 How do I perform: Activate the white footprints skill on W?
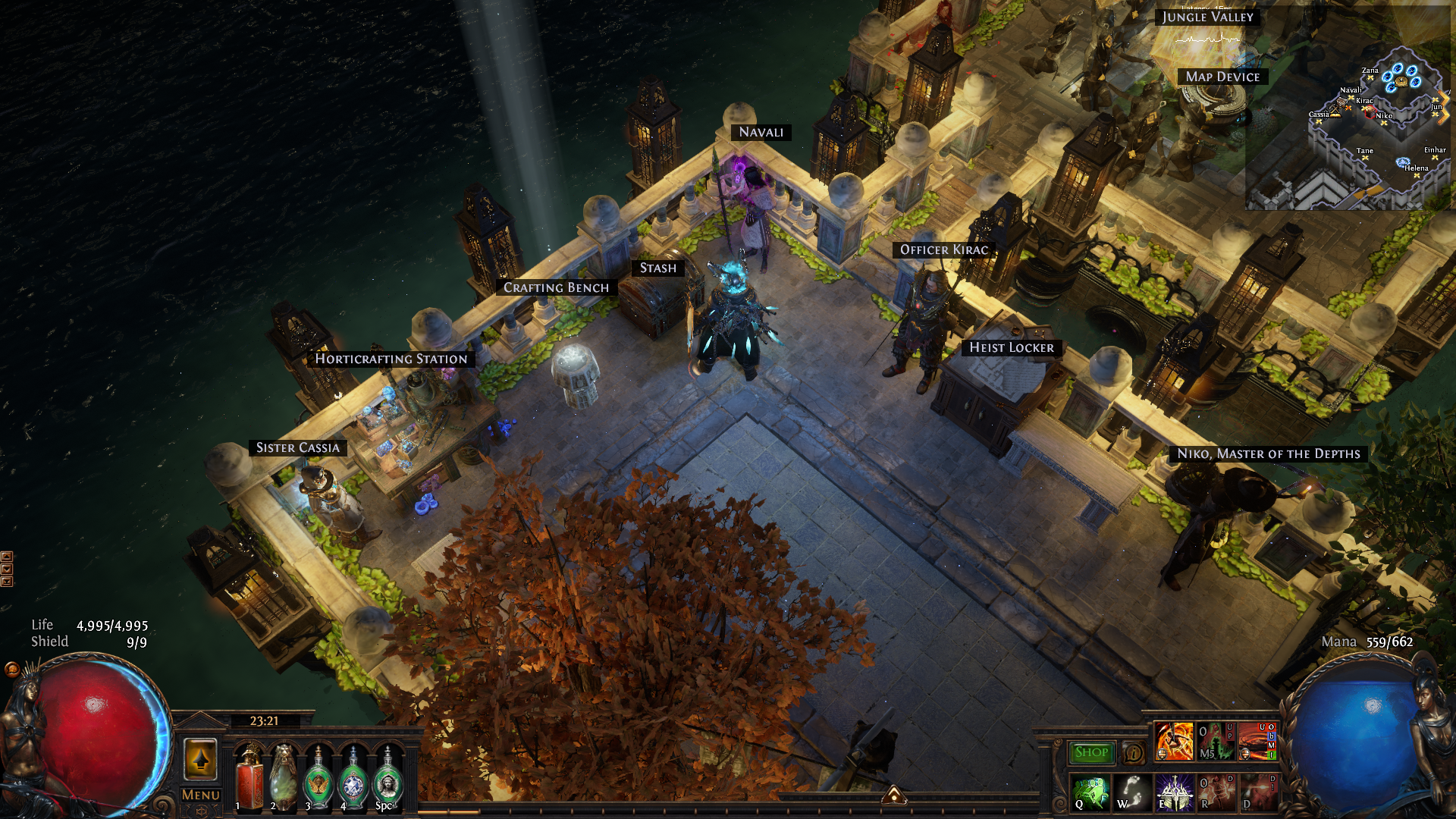(x=1132, y=792)
